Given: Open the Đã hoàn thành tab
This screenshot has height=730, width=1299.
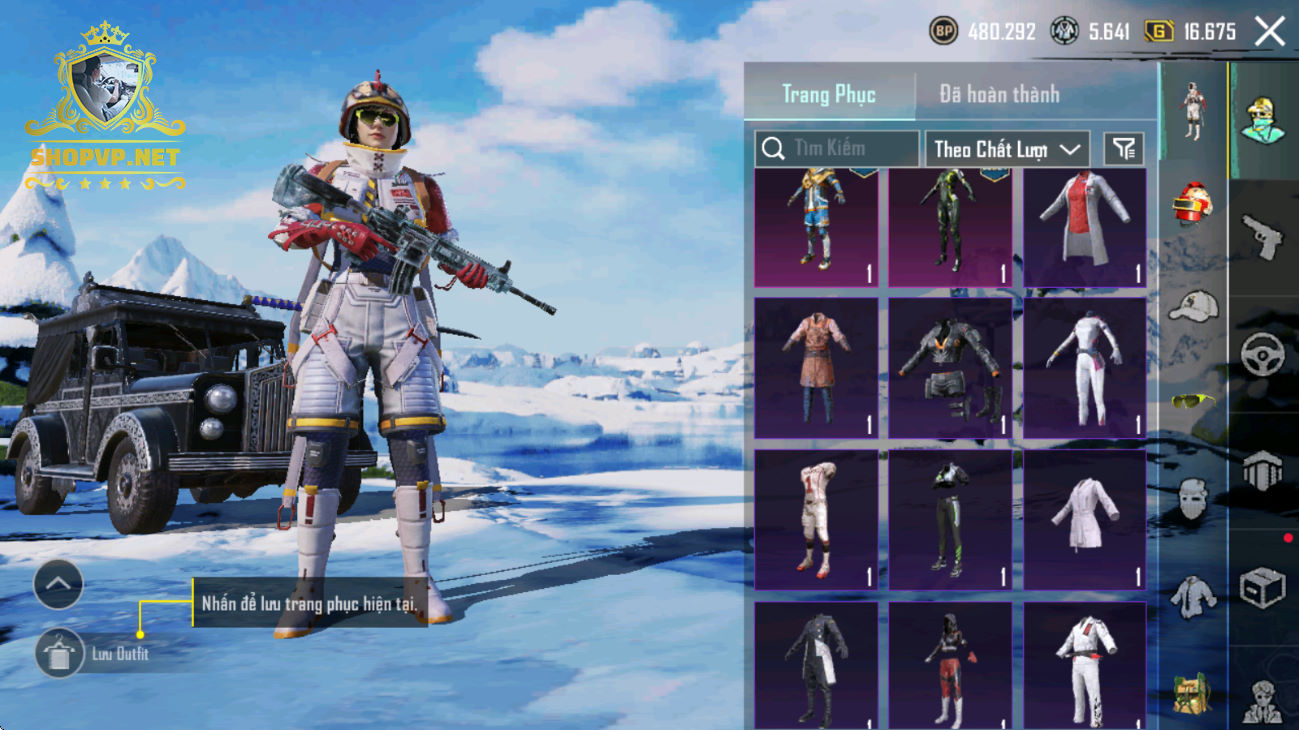Looking at the screenshot, I should (999, 95).
